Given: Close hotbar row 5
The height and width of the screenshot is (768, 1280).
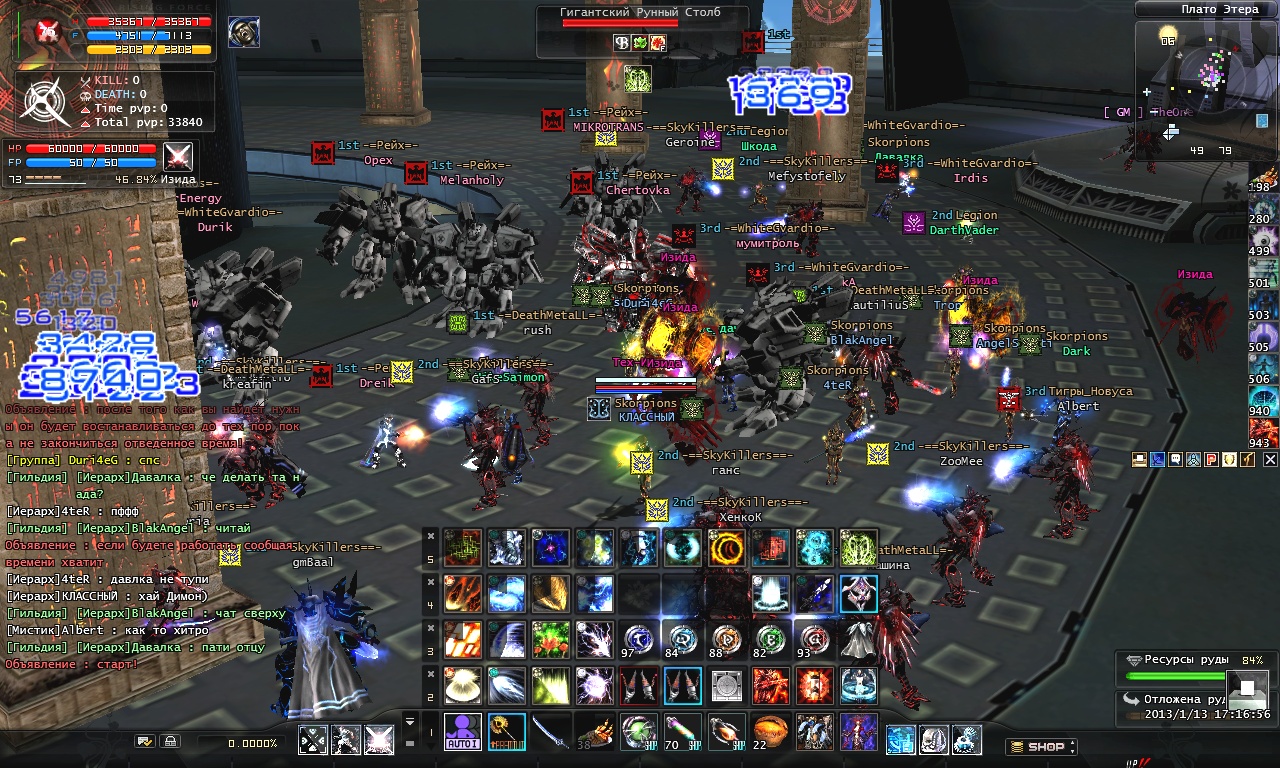Looking at the screenshot, I should [x=430, y=534].
